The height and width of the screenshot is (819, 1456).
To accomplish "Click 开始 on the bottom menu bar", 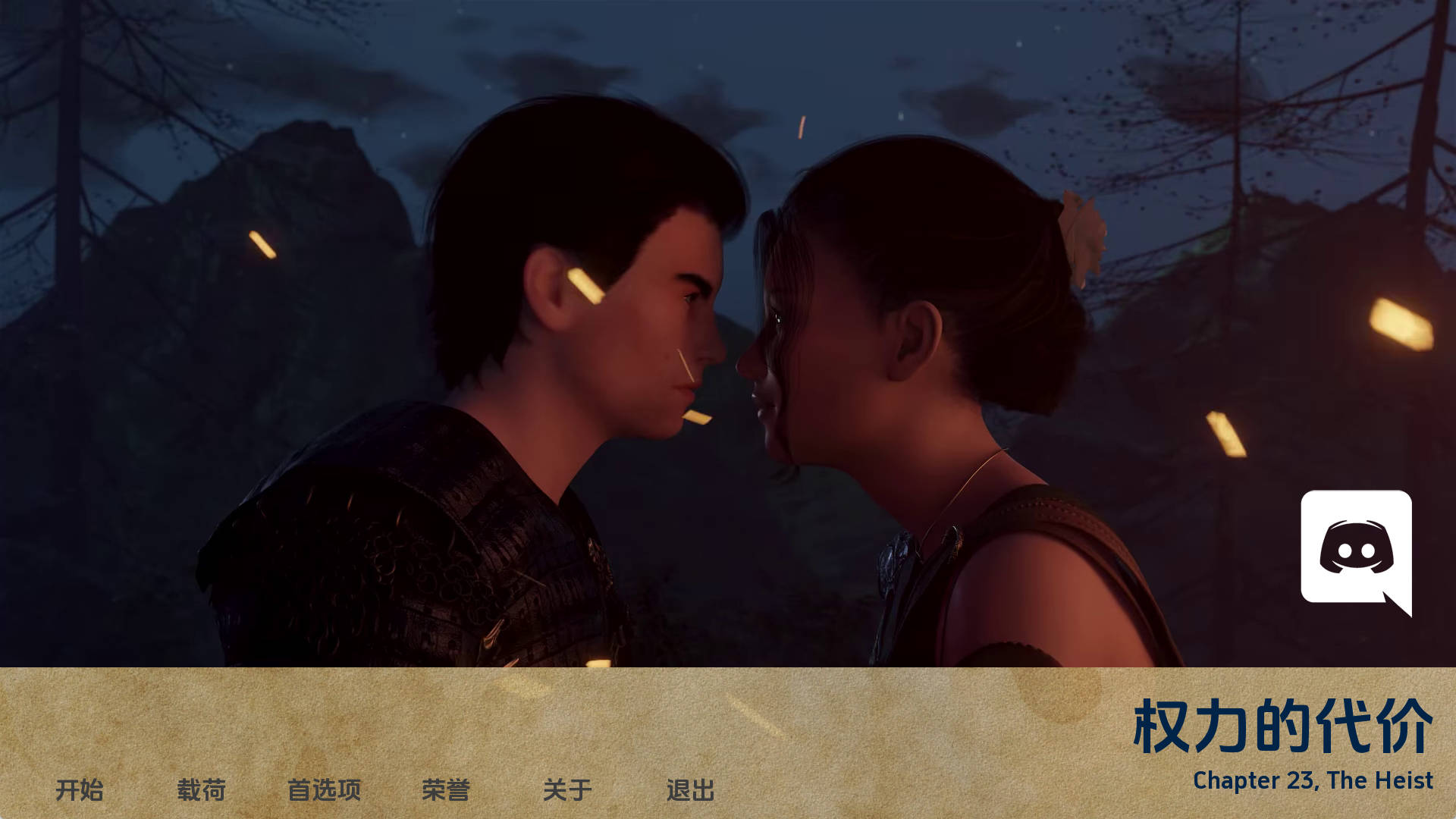I will tap(82, 789).
